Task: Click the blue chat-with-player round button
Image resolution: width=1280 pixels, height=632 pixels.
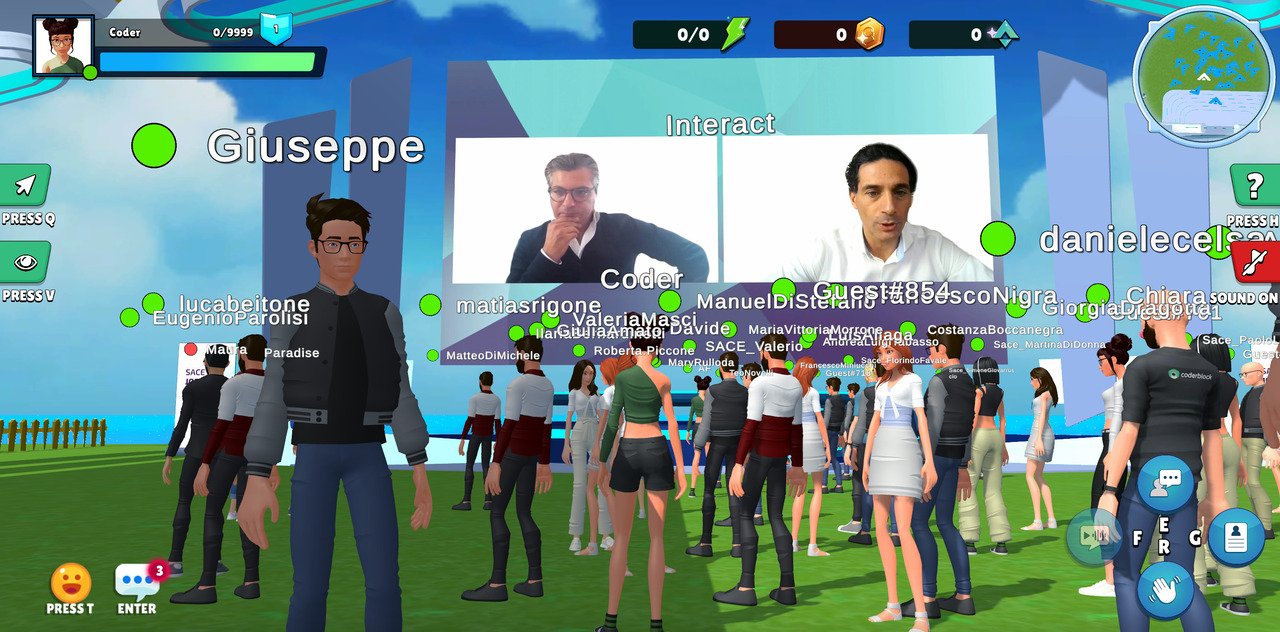Action: point(1165,483)
